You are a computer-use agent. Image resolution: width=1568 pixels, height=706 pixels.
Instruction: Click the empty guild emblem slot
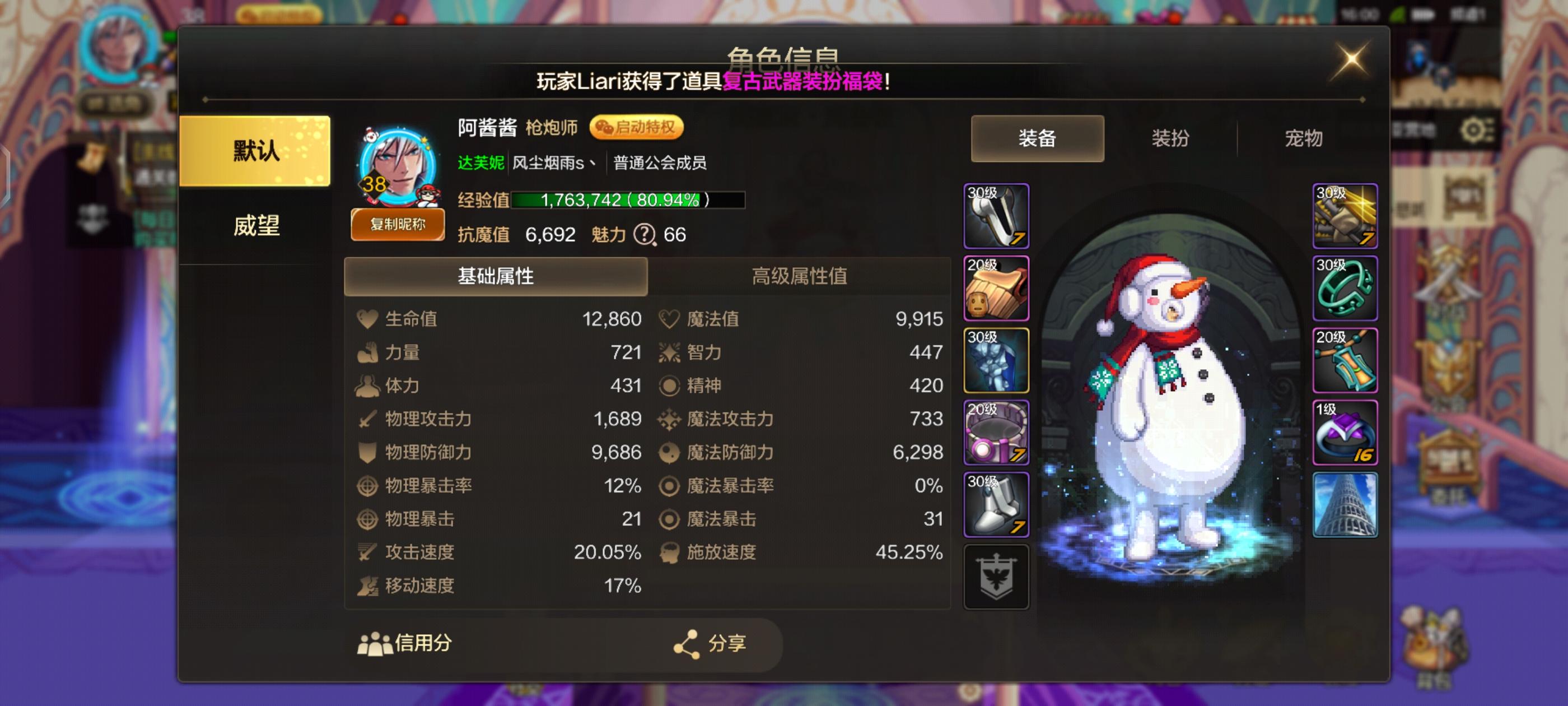tap(996, 575)
